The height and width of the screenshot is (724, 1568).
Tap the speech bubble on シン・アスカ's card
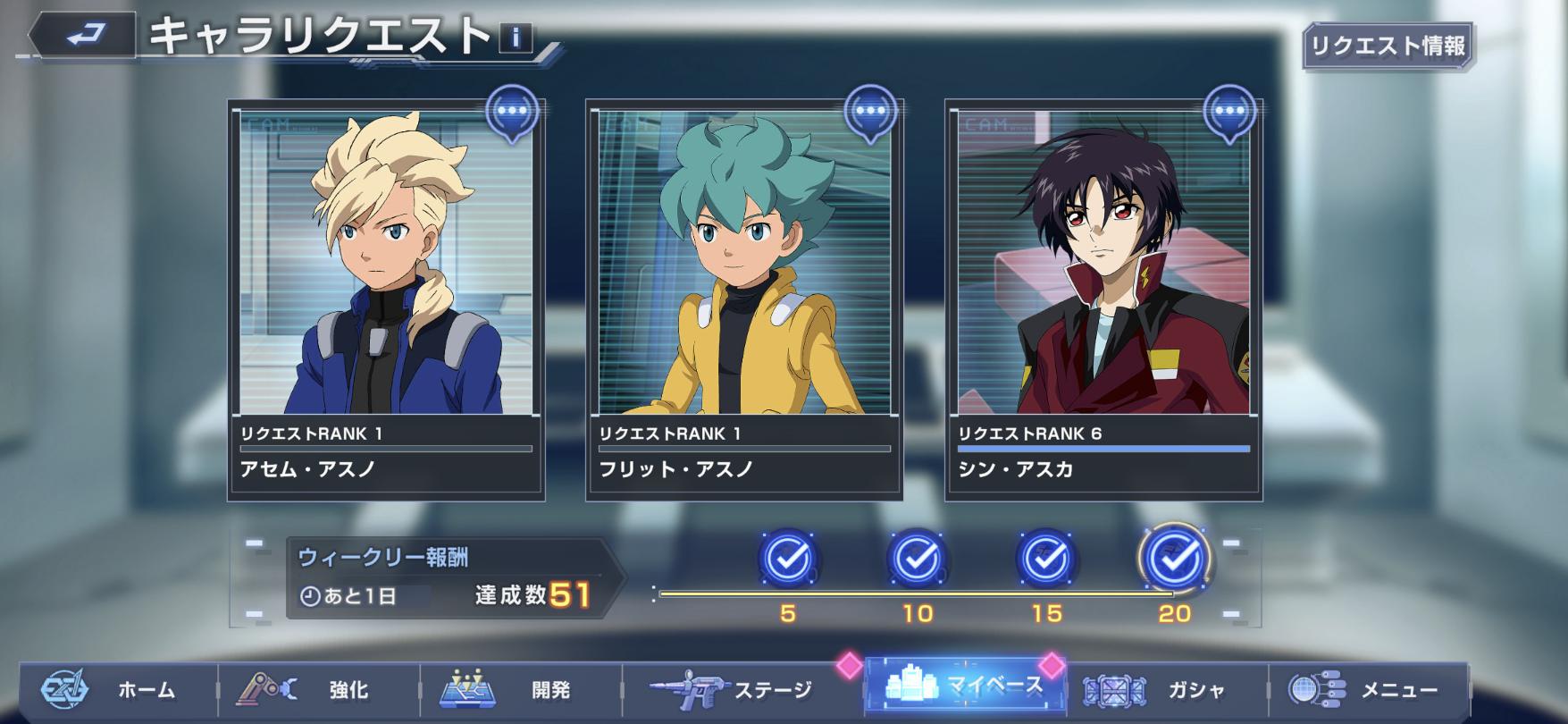(x=1230, y=114)
